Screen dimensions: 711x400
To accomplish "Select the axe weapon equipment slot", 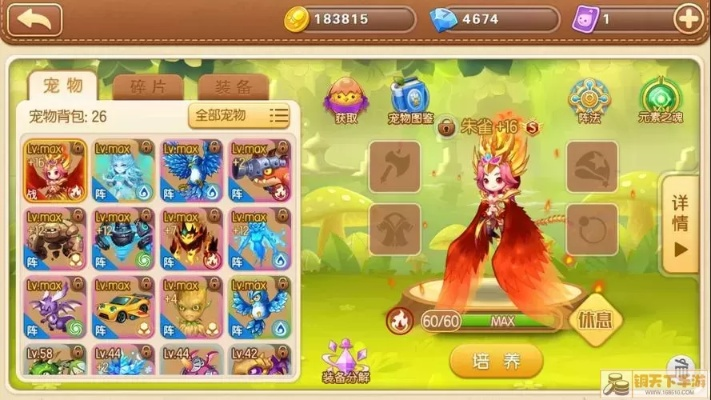I will (x=394, y=166).
